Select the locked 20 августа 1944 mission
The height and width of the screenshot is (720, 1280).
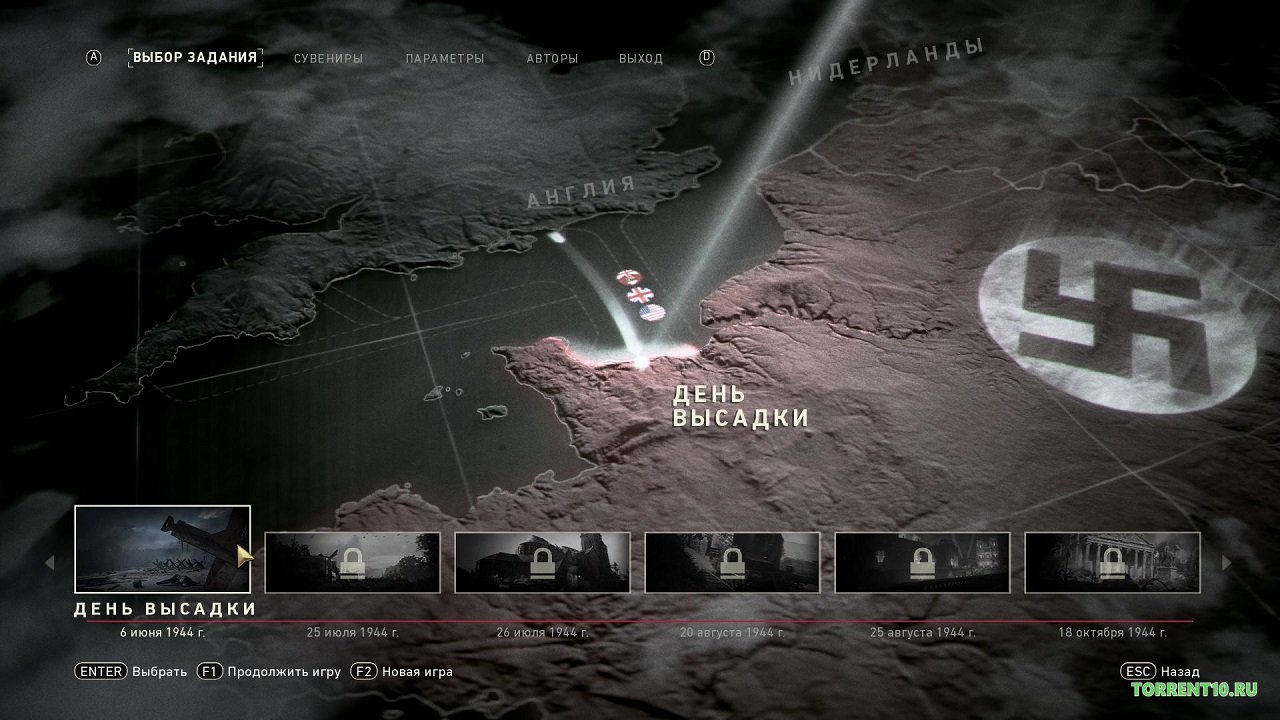(x=732, y=562)
